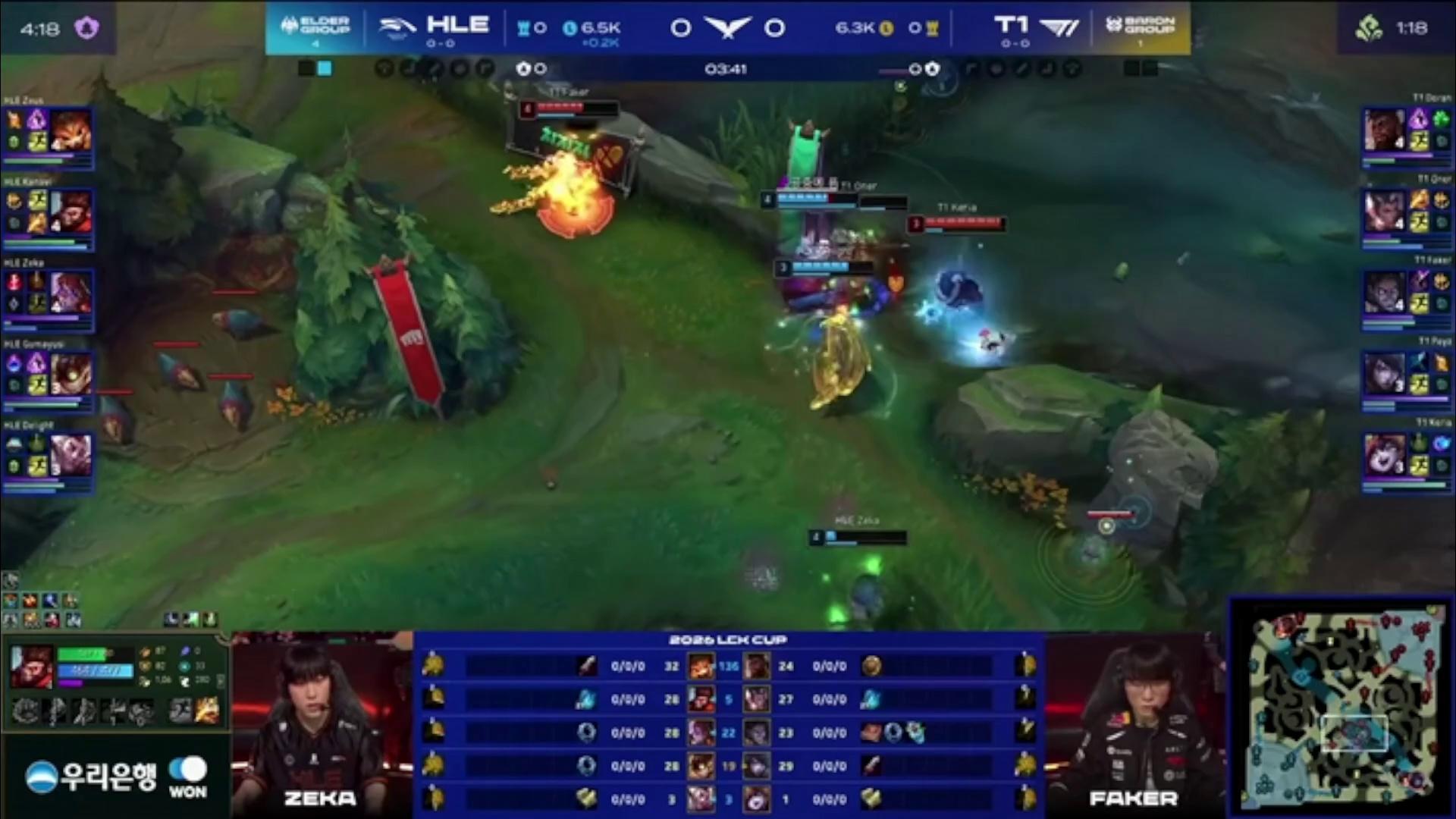This screenshot has width=1456, height=819.
Task: Select HLE Delight's champion portrait
Action: [x=71, y=455]
